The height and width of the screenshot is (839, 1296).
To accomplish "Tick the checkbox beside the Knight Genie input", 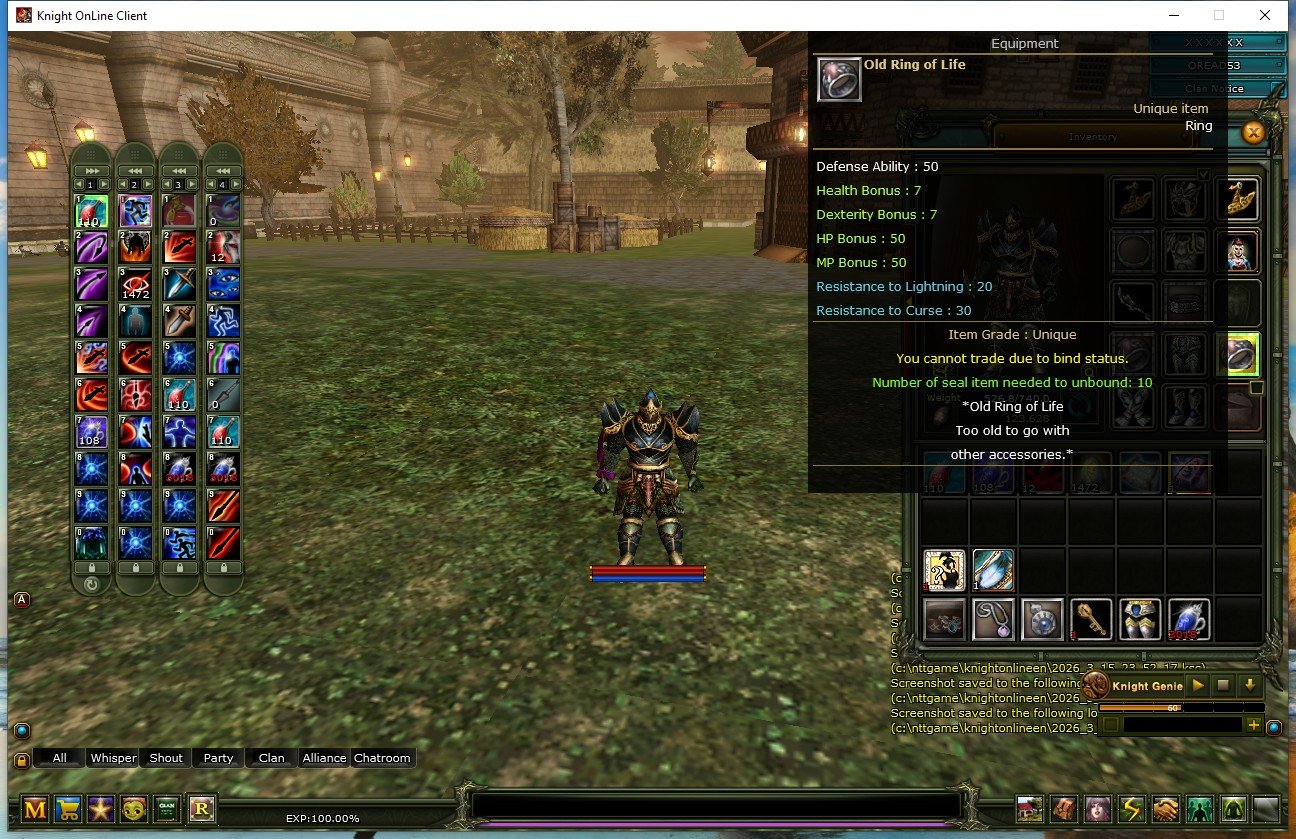I will (x=1112, y=722).
